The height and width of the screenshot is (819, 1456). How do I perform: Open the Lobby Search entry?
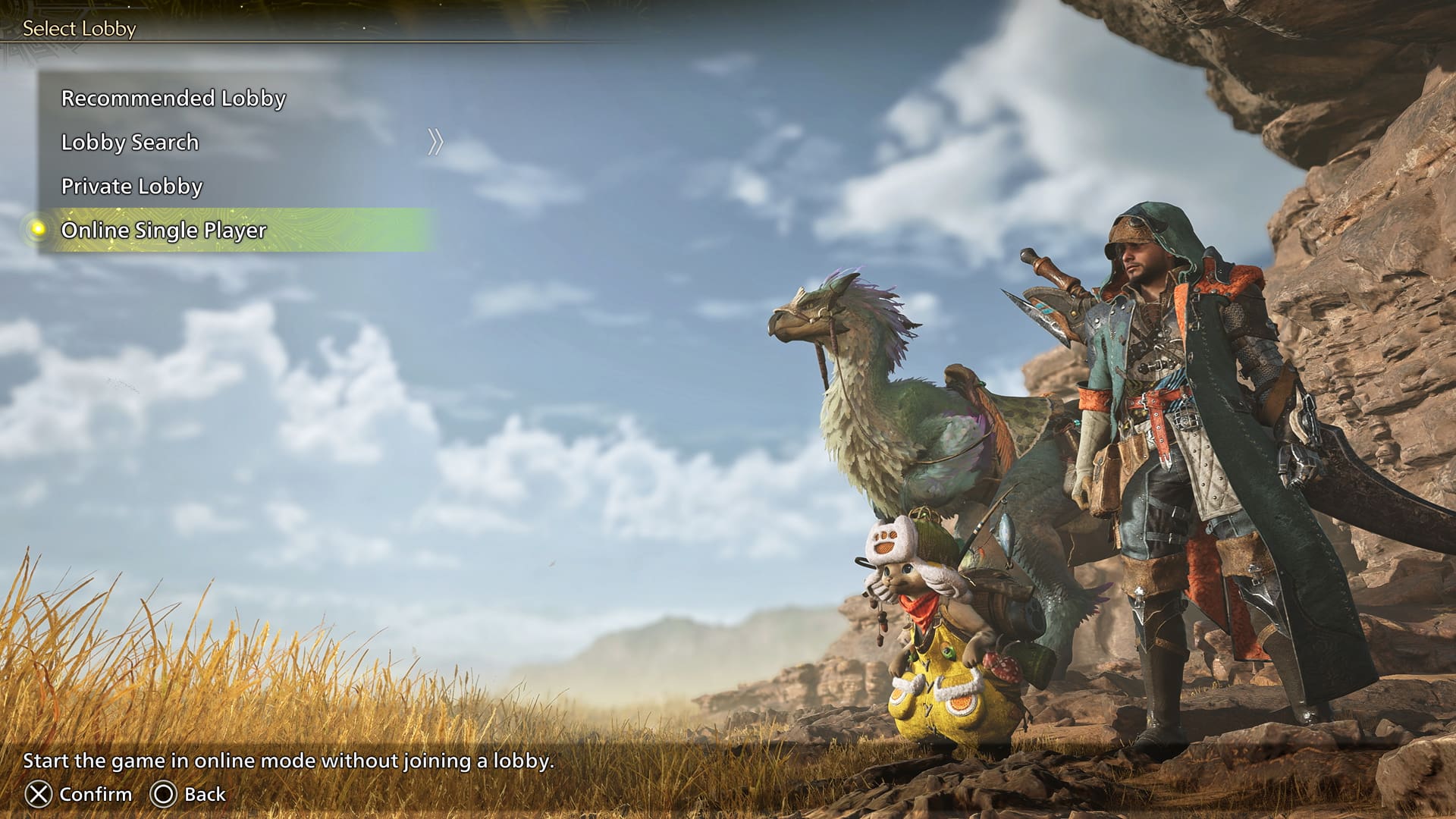[130, 143]
